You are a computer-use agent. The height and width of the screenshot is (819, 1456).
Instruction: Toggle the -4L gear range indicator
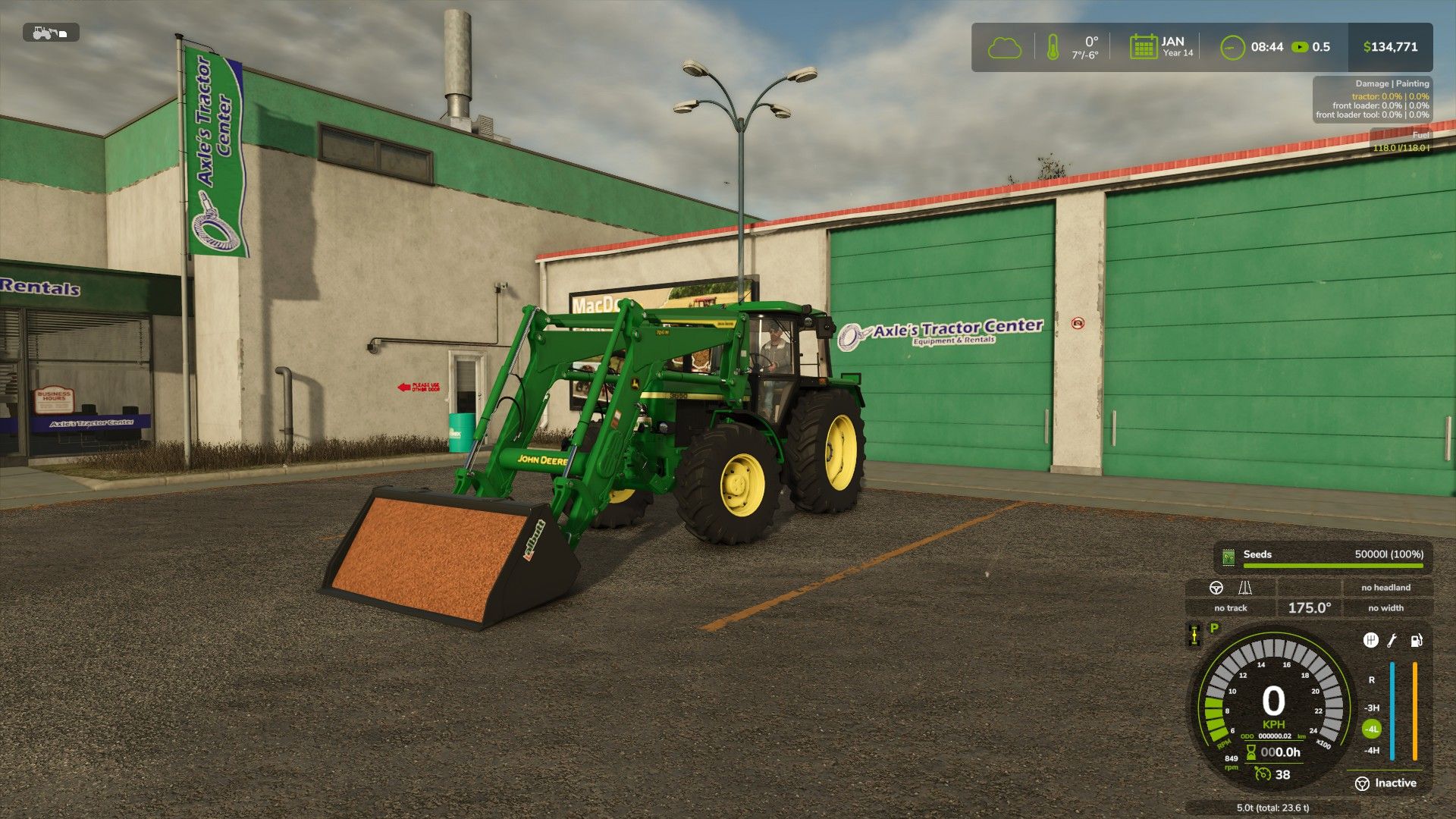[1371, 728]
